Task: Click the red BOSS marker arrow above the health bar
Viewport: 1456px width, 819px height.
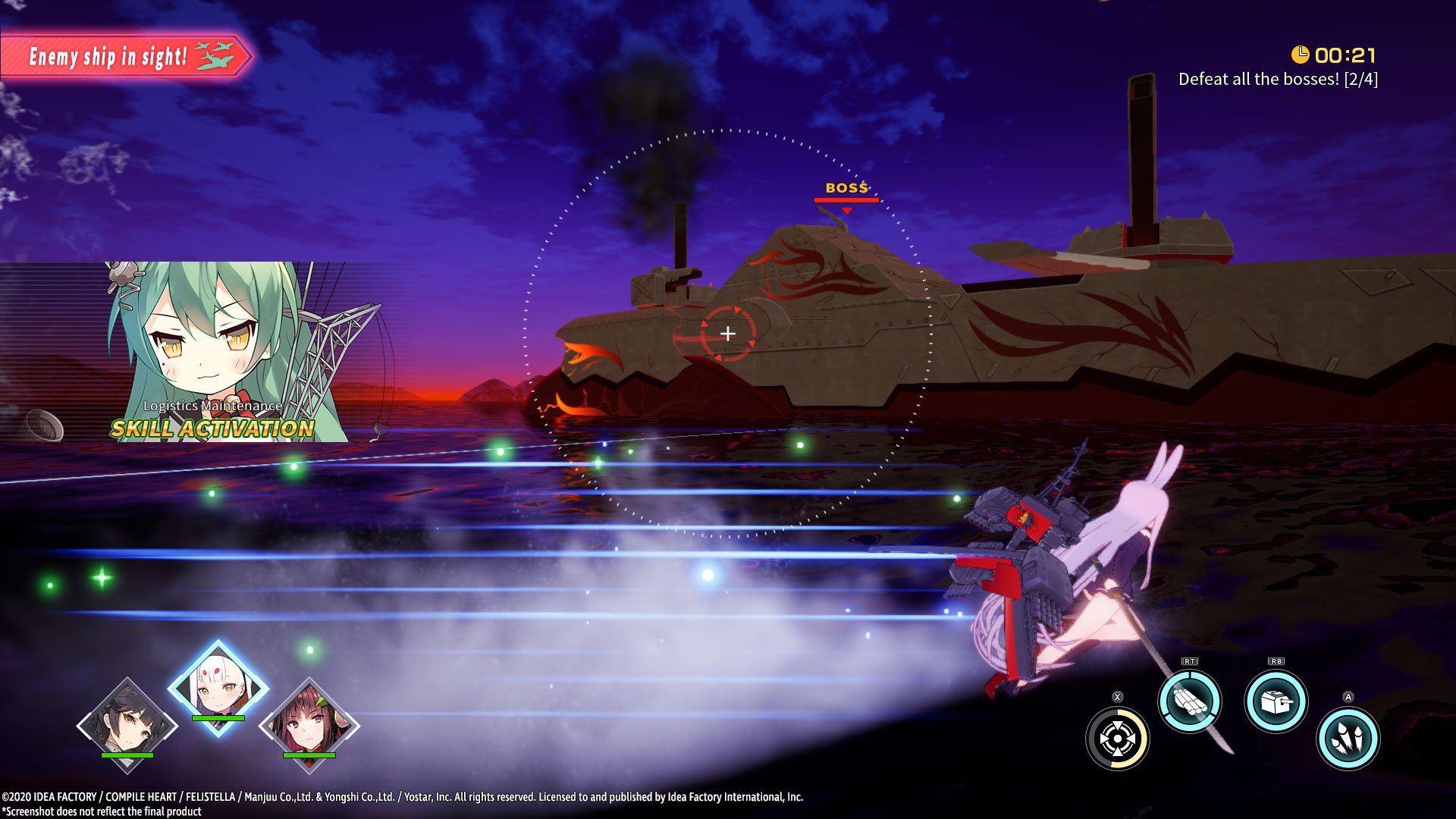Action: click(x=846, y=210)
